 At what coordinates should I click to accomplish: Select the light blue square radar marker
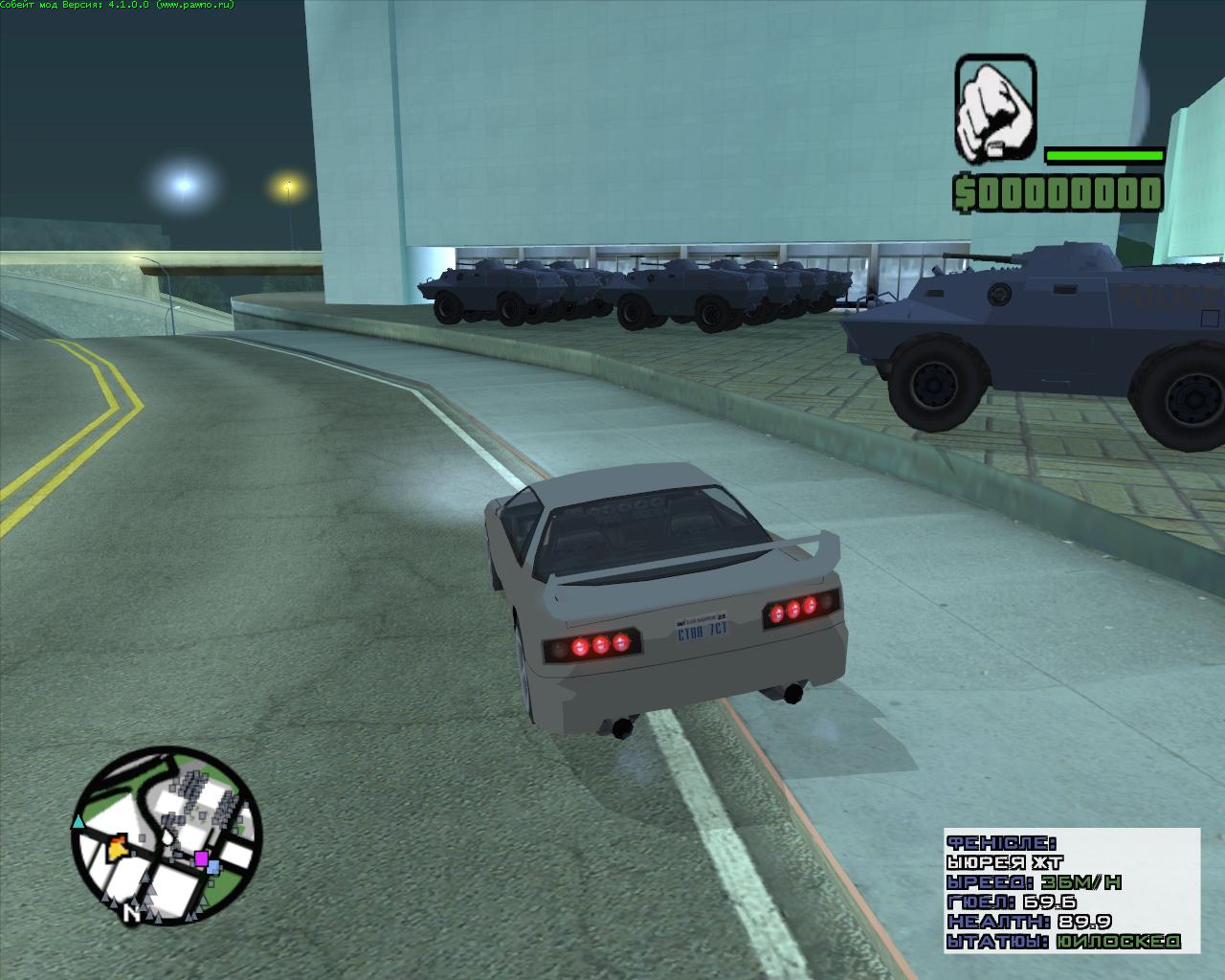[x=213, y=867]
